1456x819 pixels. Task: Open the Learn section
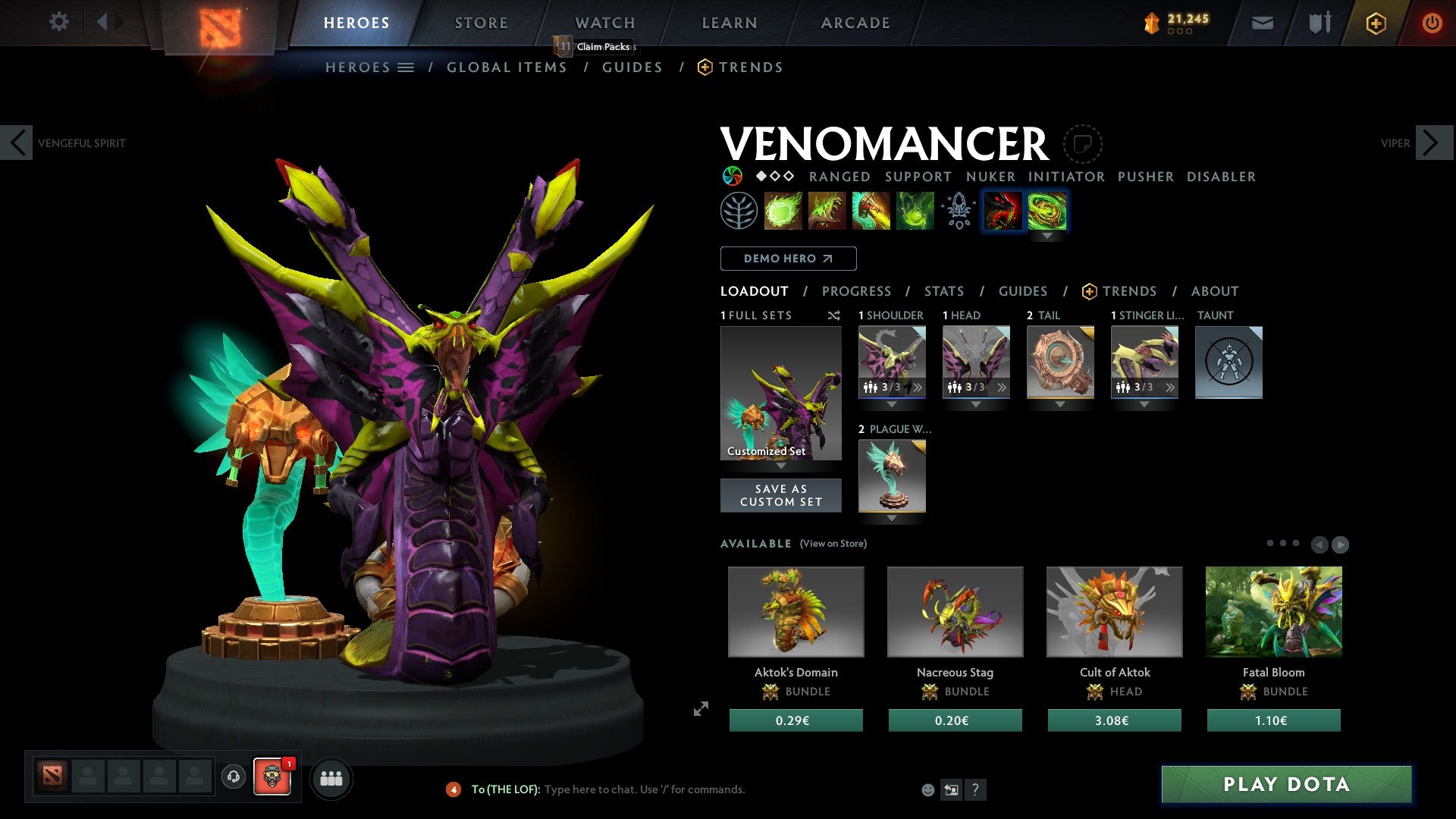pos(729,23)
